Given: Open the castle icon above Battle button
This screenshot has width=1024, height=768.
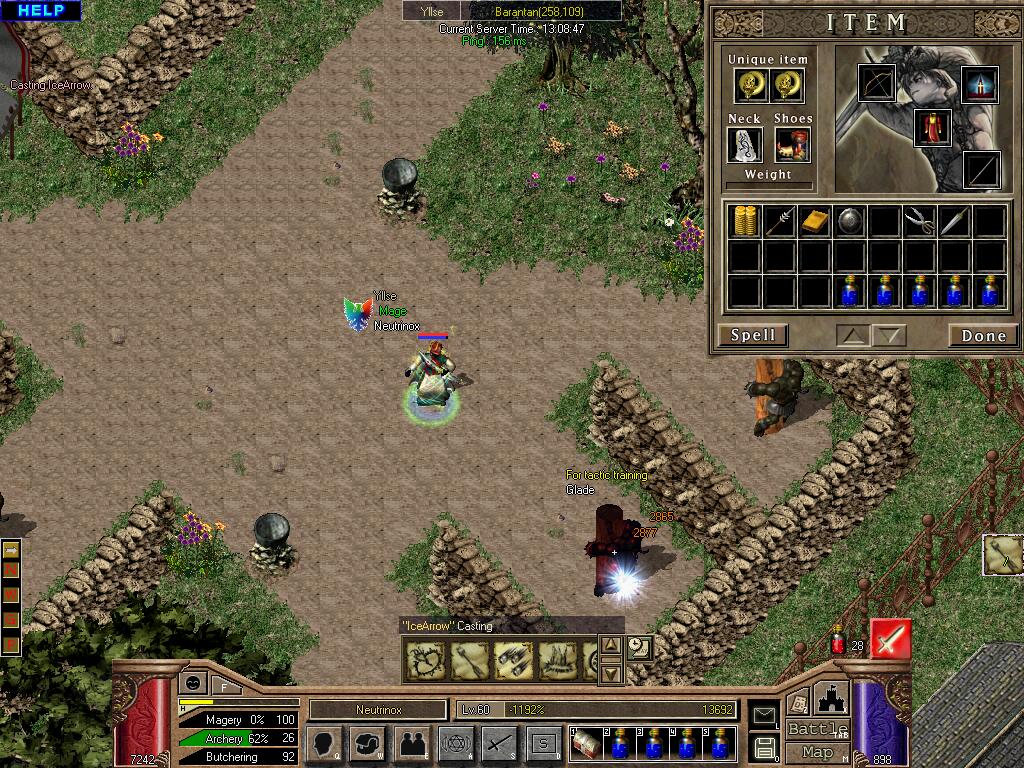Looking at the screenshot, I should tap(832, 697).
